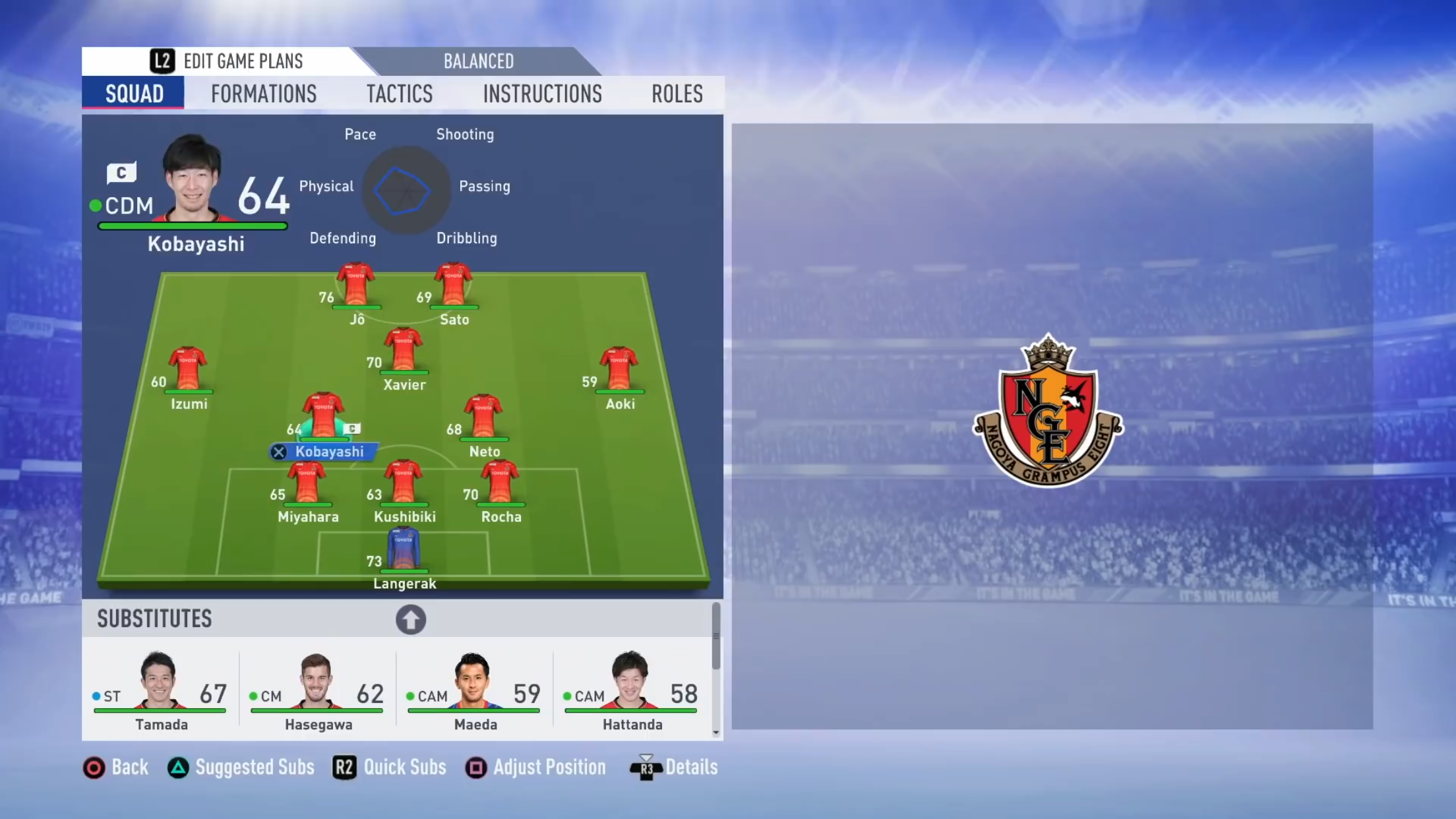This screenshot has height=819, width=1456.
Task: Select substitute Hasegawa
Action: click(x=317, y=690)
